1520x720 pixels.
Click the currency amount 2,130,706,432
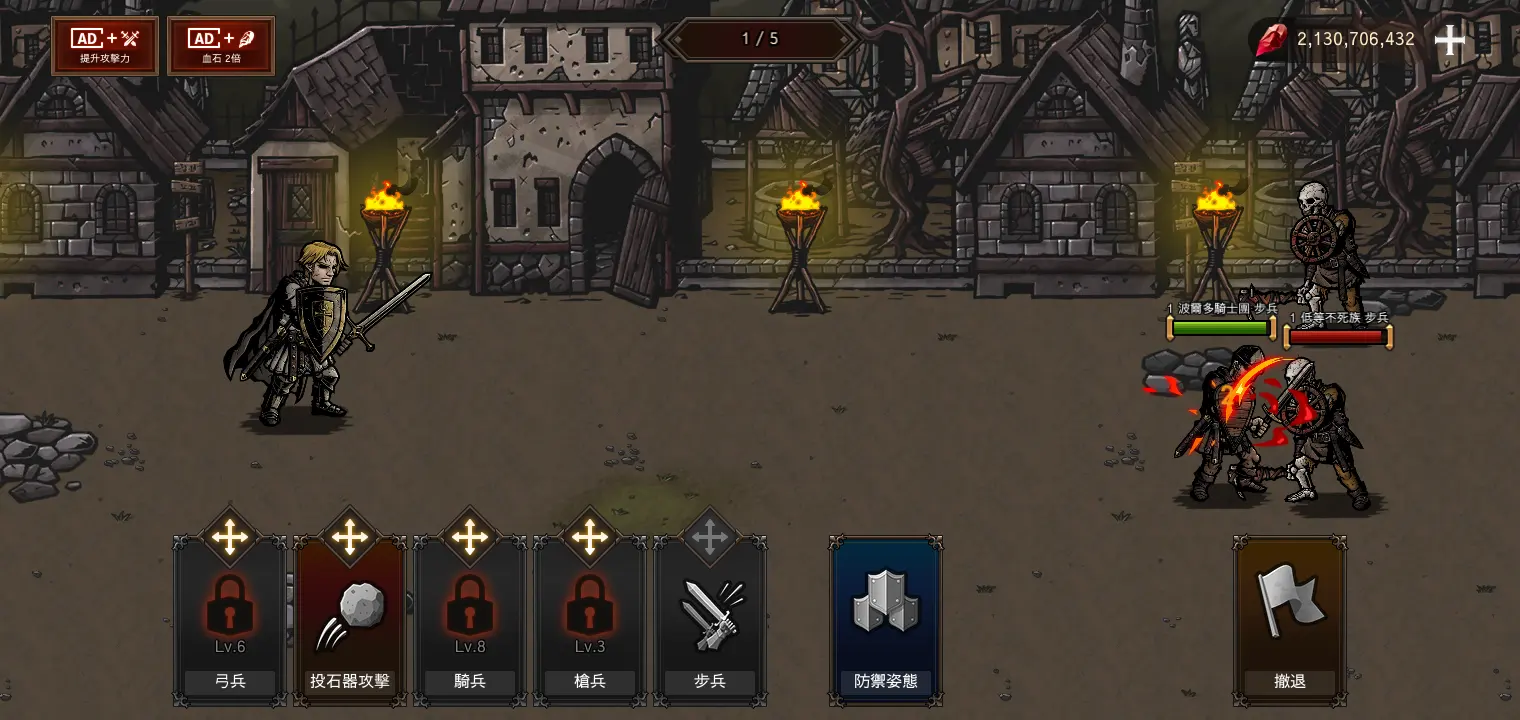click(1355, 39)
